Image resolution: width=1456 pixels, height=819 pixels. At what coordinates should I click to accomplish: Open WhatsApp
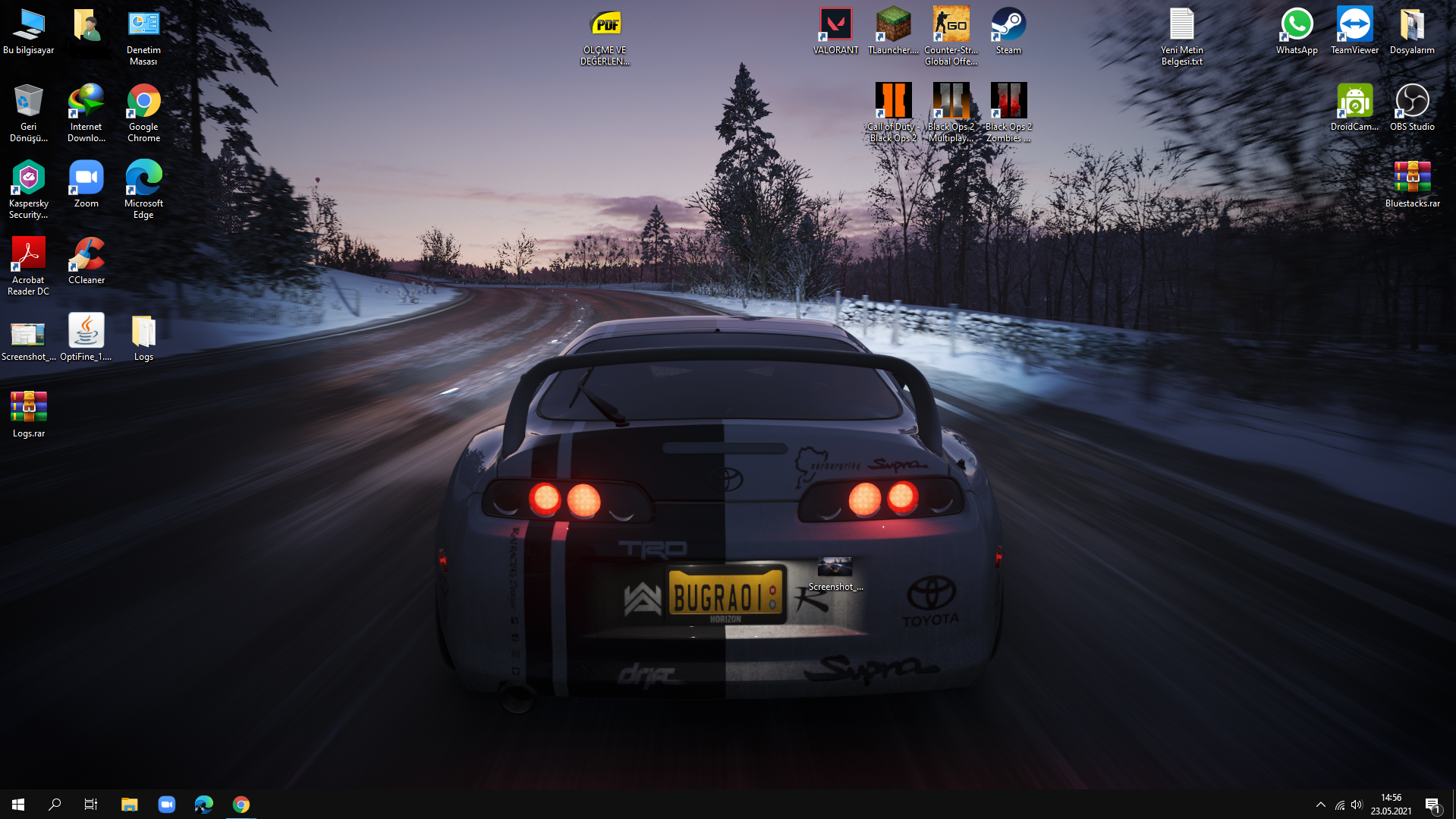[1296, 24]
